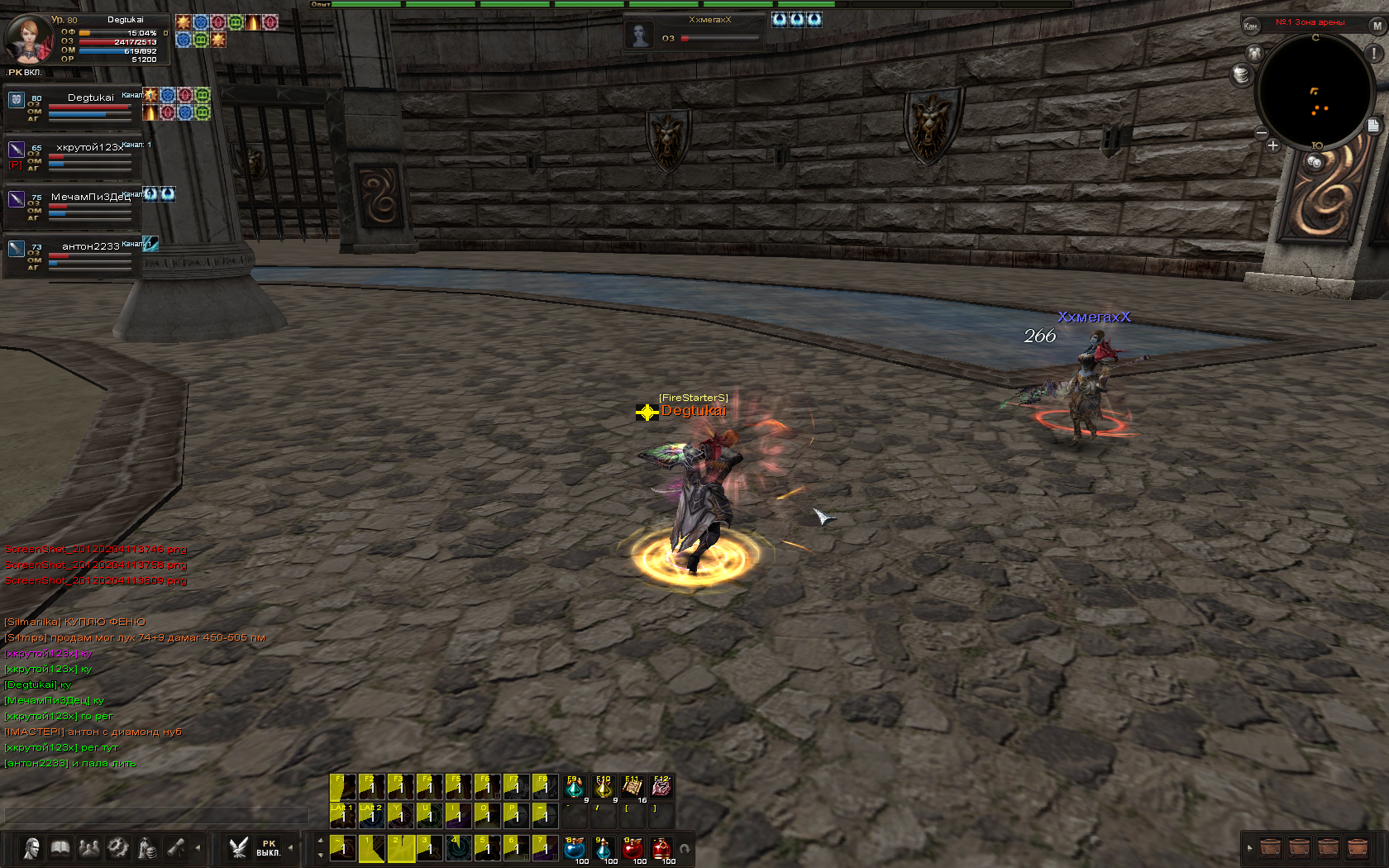This screenshot has height=868, width=1389.
Task: Select party member хкрутой123х in the party list
Action: tap(88, 148)
